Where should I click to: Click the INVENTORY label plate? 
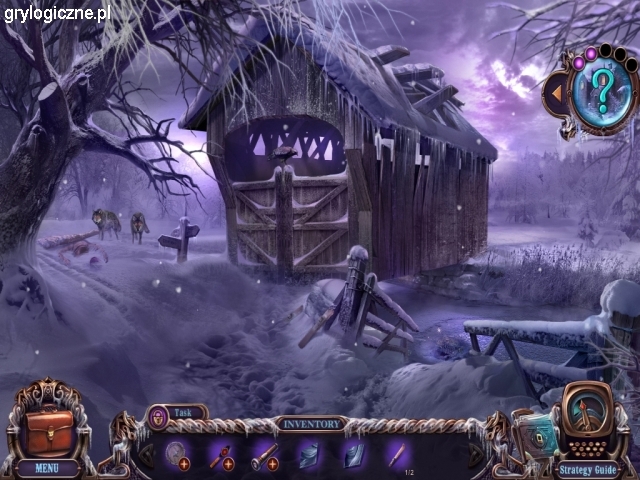point(309,423)
